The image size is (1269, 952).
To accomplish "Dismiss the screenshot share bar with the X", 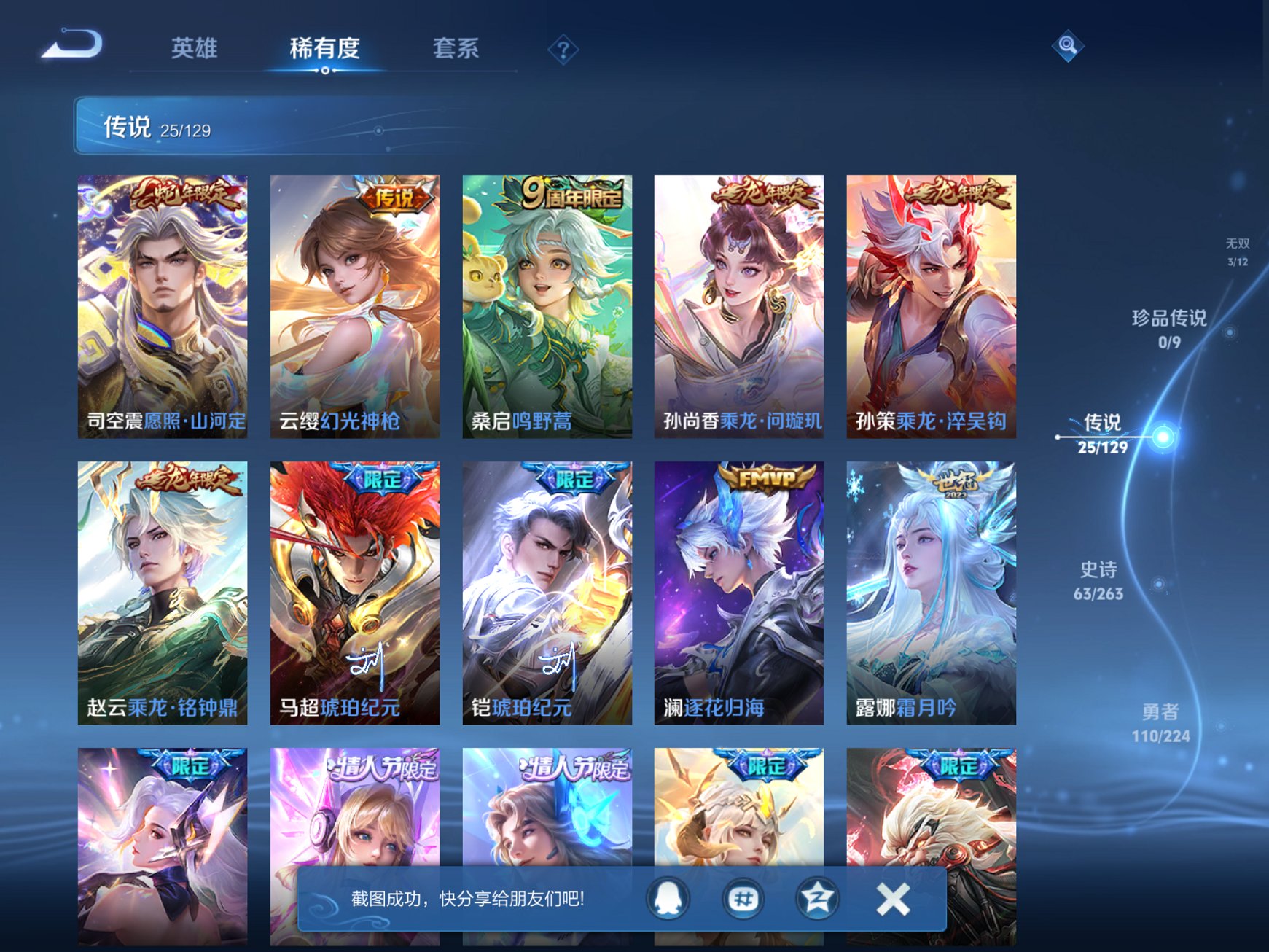I will point(892,898).
